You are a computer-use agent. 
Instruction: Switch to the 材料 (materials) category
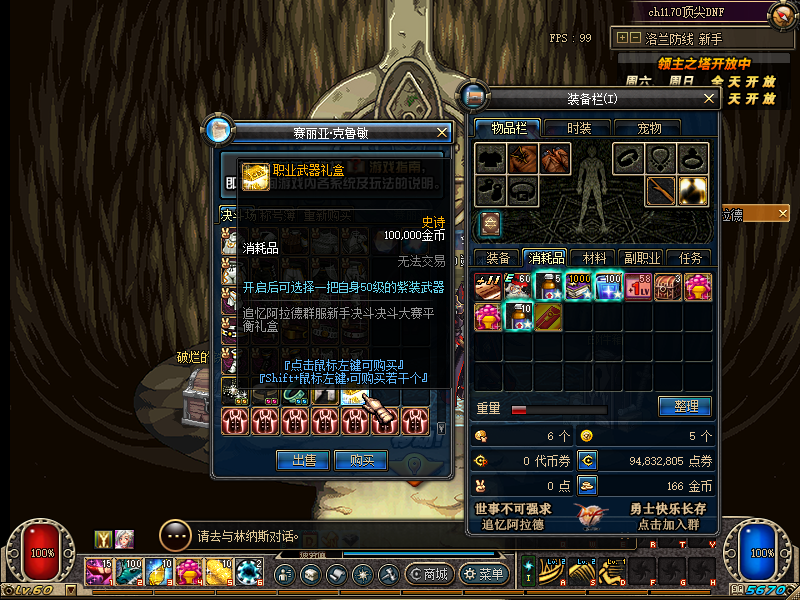pos(595,257)
